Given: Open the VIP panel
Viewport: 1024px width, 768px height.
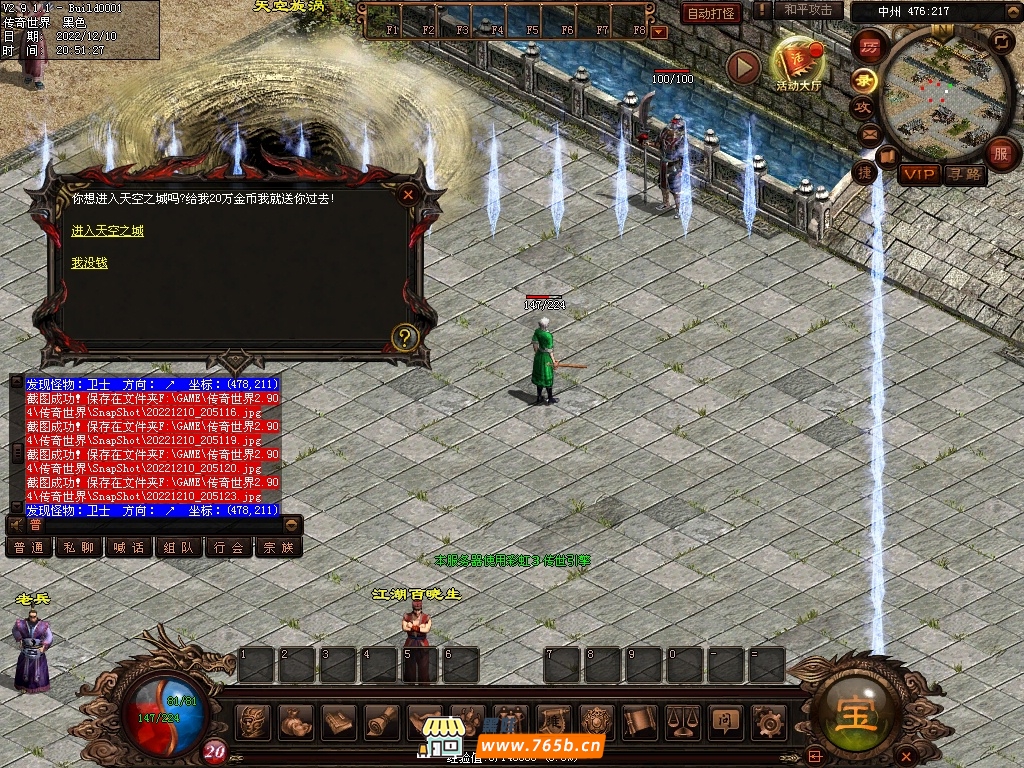Looking at the screenshot, I should pyautogui.click(x=918, y=175).
